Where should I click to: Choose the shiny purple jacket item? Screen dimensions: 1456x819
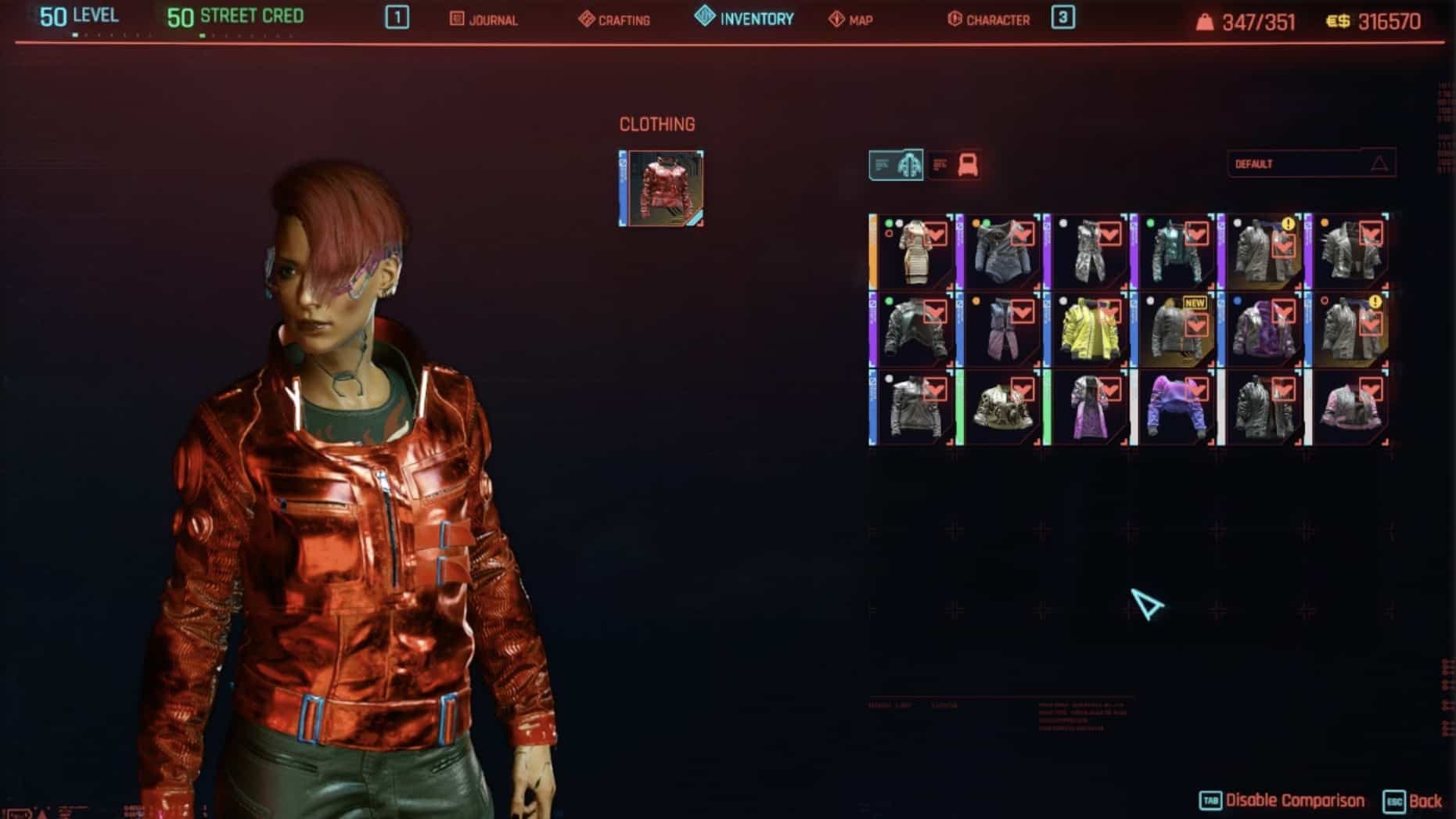(1263, 329)
